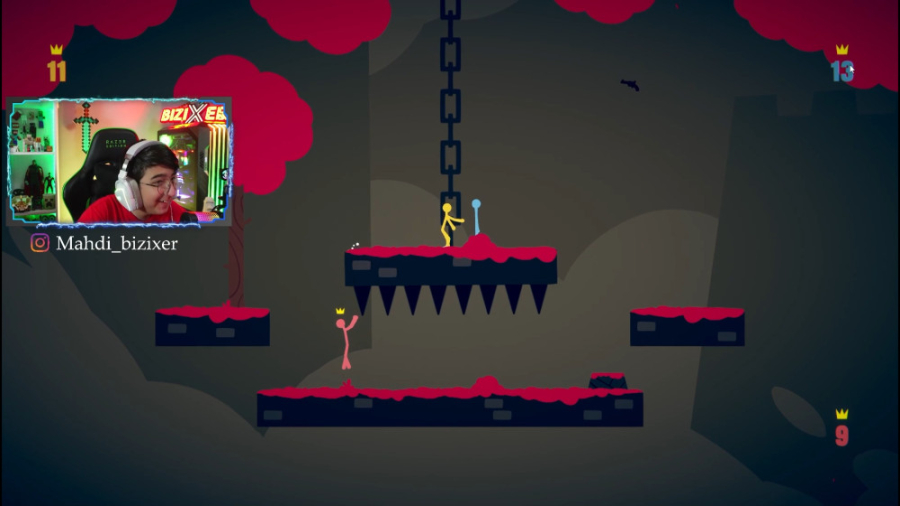Click the streamer's webcam overlay
The width and height of the screenshot is (900, 506).
pos(120,162)
